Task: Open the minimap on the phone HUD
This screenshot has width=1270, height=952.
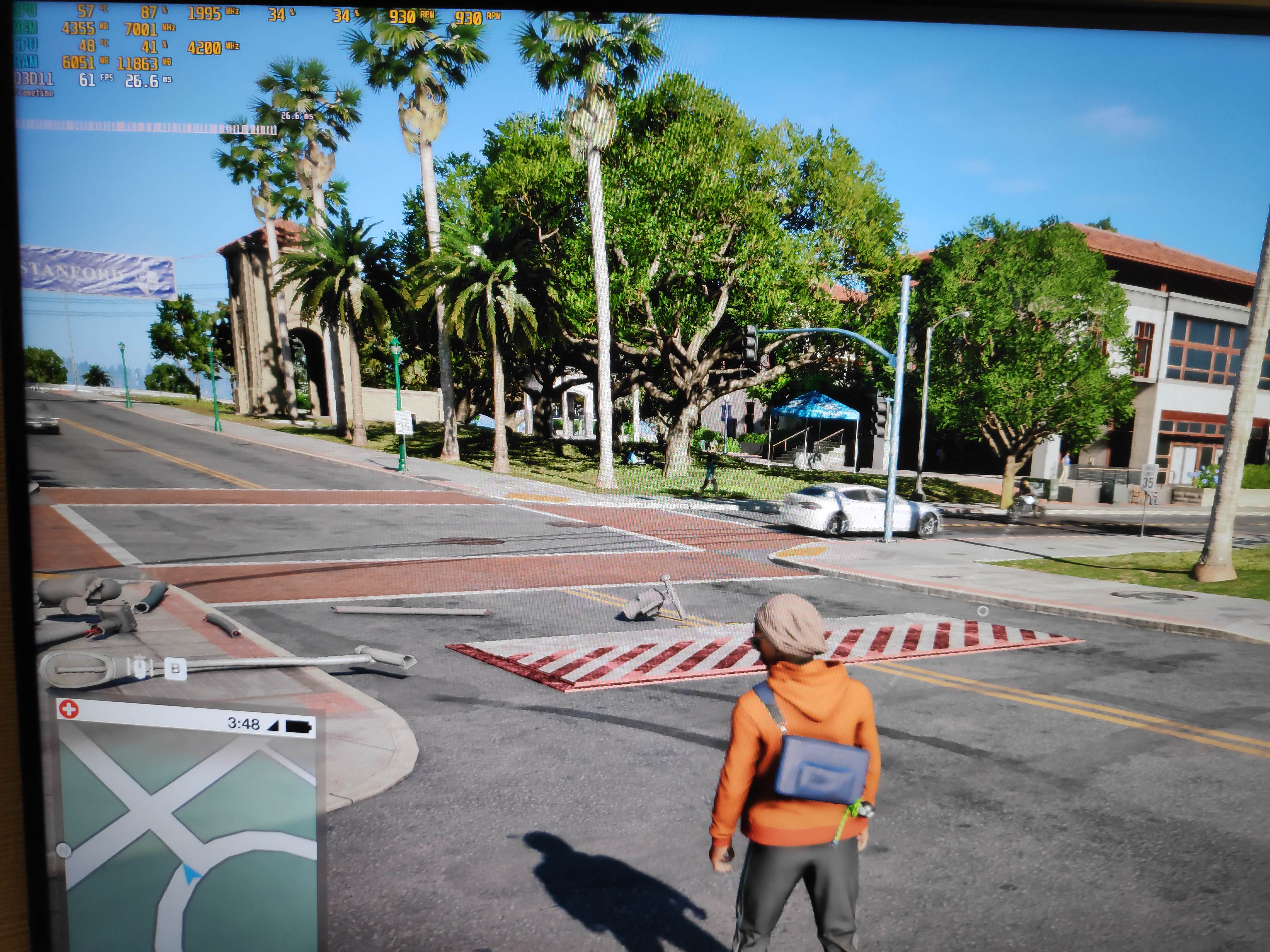Action: pyautogui.click(x=190, y=841)
